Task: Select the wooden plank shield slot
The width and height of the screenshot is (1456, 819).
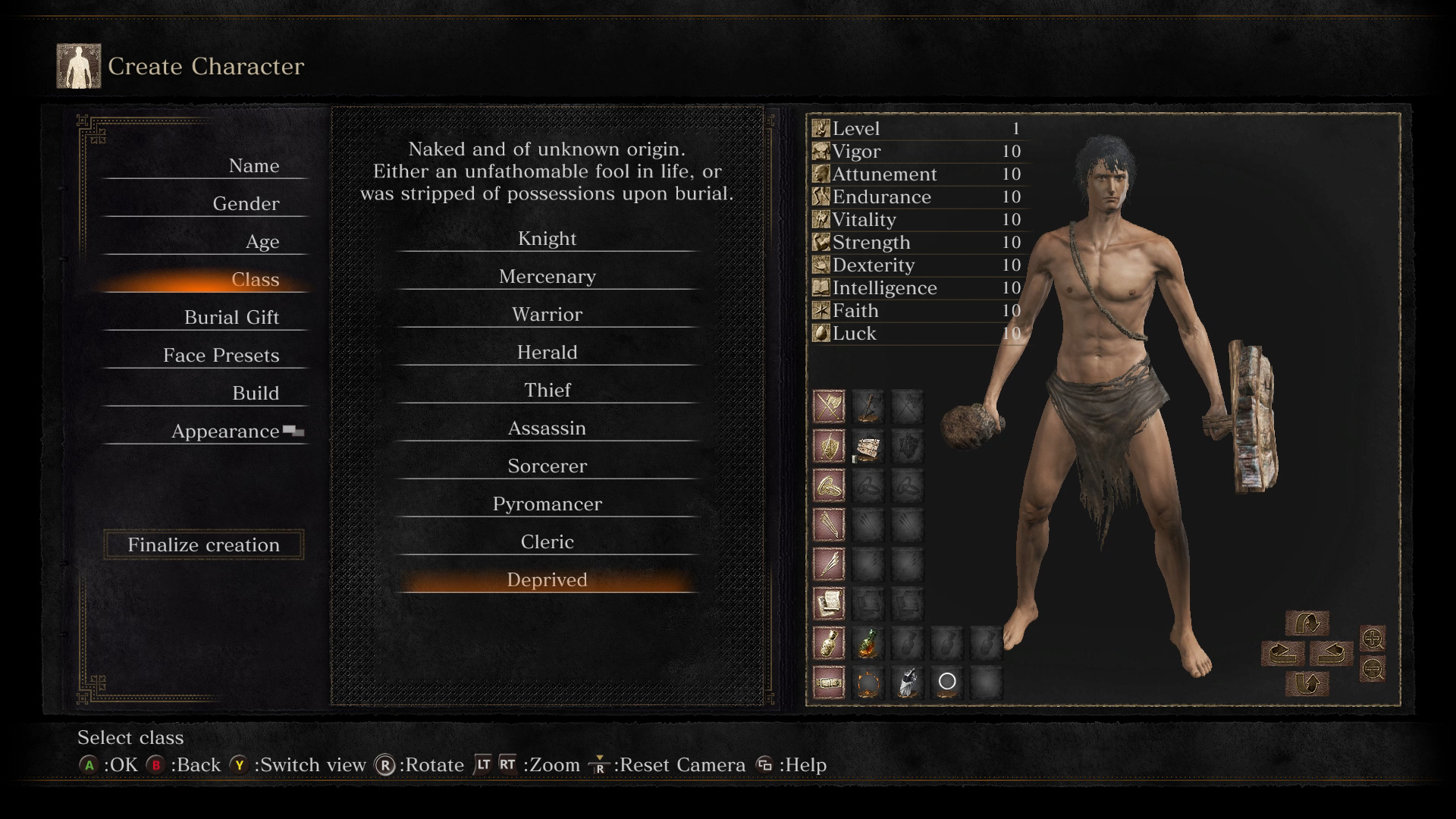Action: click(868, 447)
